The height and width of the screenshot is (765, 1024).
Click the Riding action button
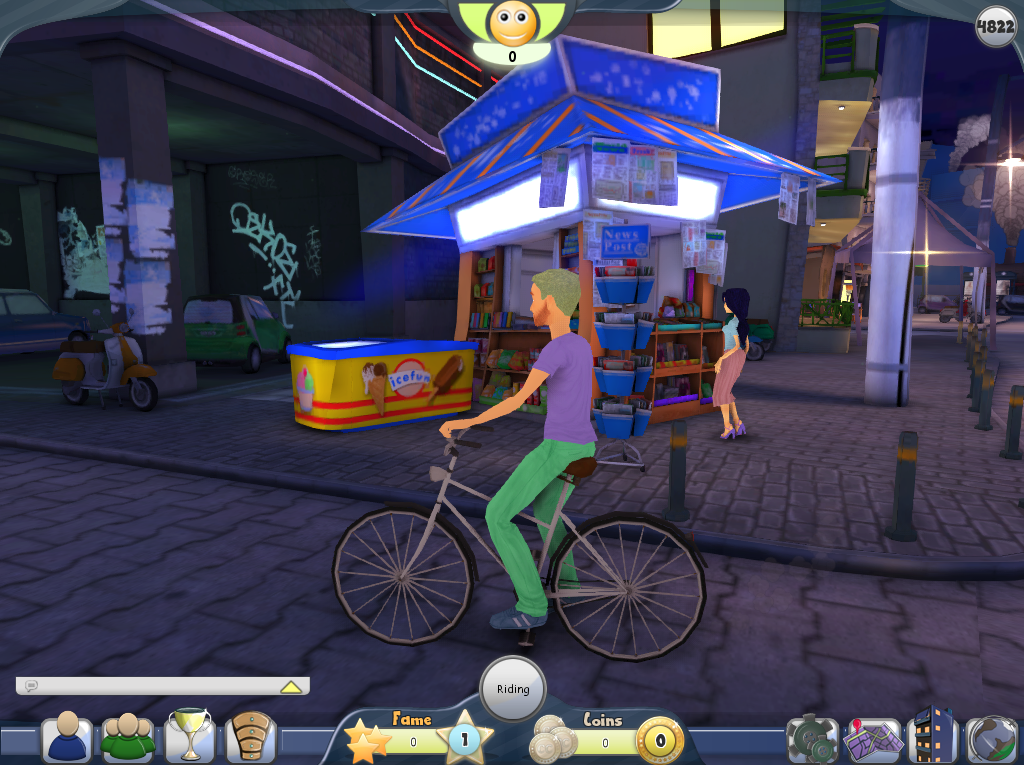point(513,689)
